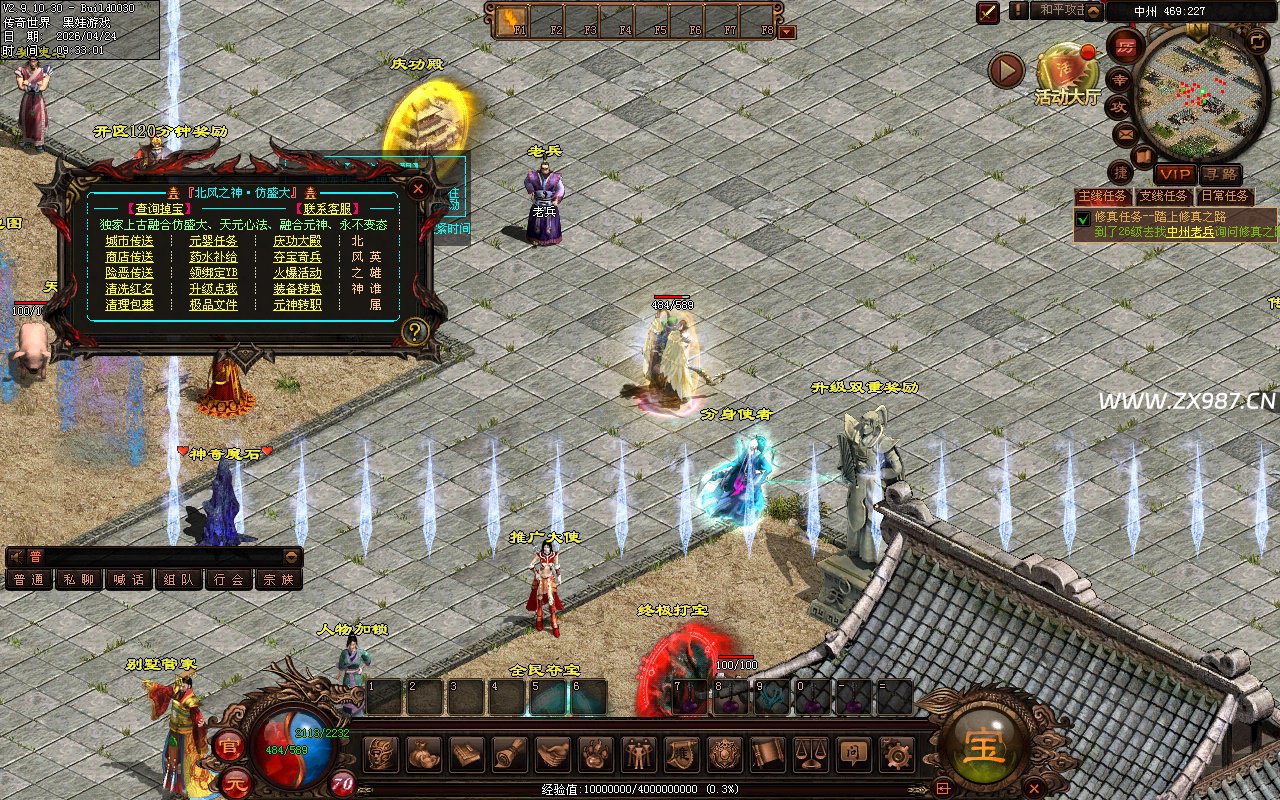
Task: Switch to the 日常任务 daily quest tab
Action: tap(1224, 197)
